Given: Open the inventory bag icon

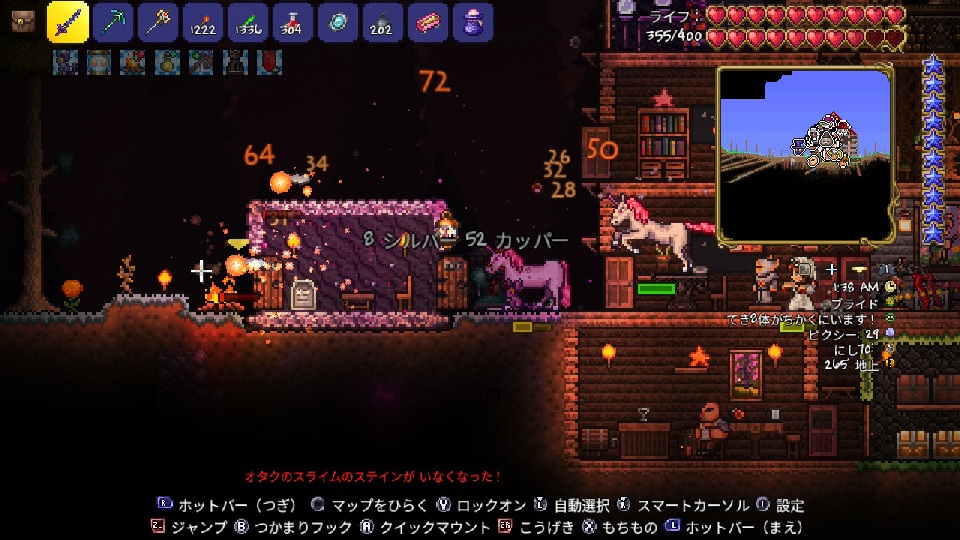Looking at the screenshot, I should (22, 21).
